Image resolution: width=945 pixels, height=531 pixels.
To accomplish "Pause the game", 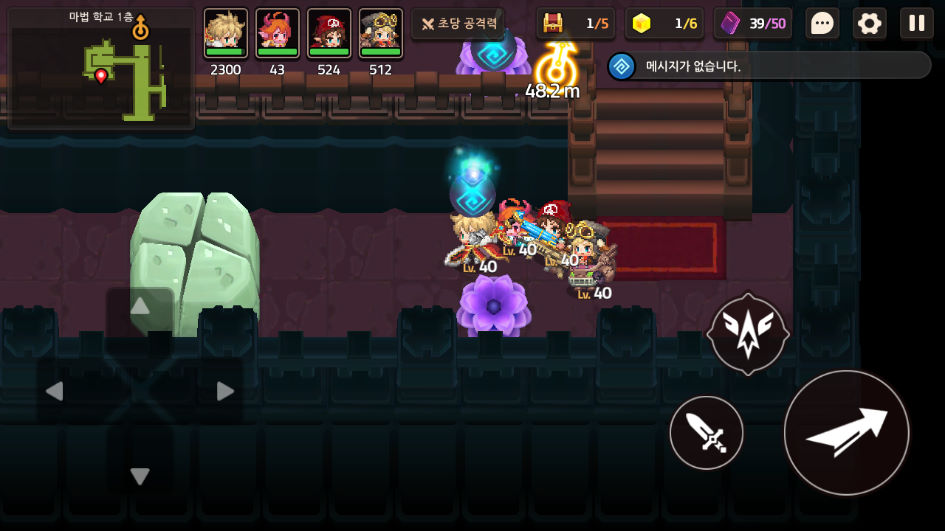I will point(916,23).
